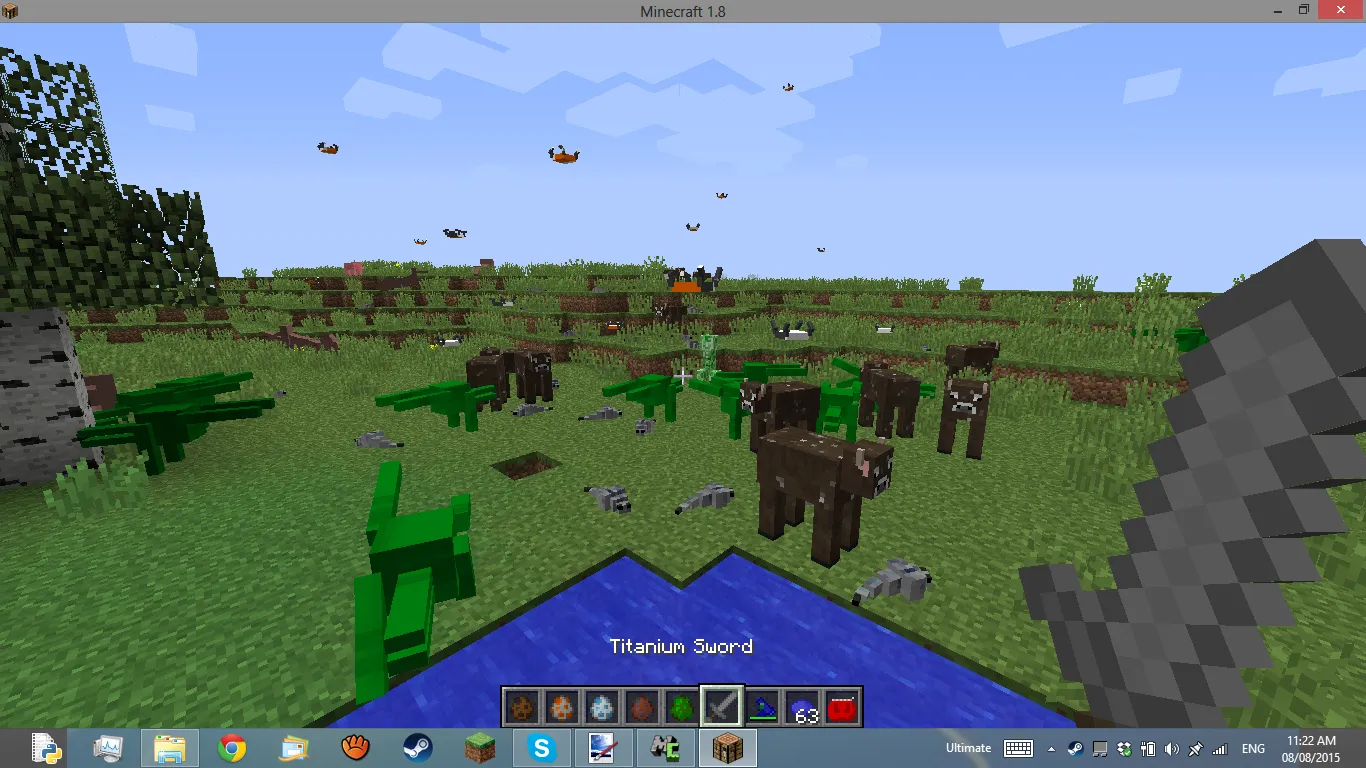Open the network signal status icon
Image resolution: width=1366 pixels, height=768 pixels.
tap(1220, 747)
